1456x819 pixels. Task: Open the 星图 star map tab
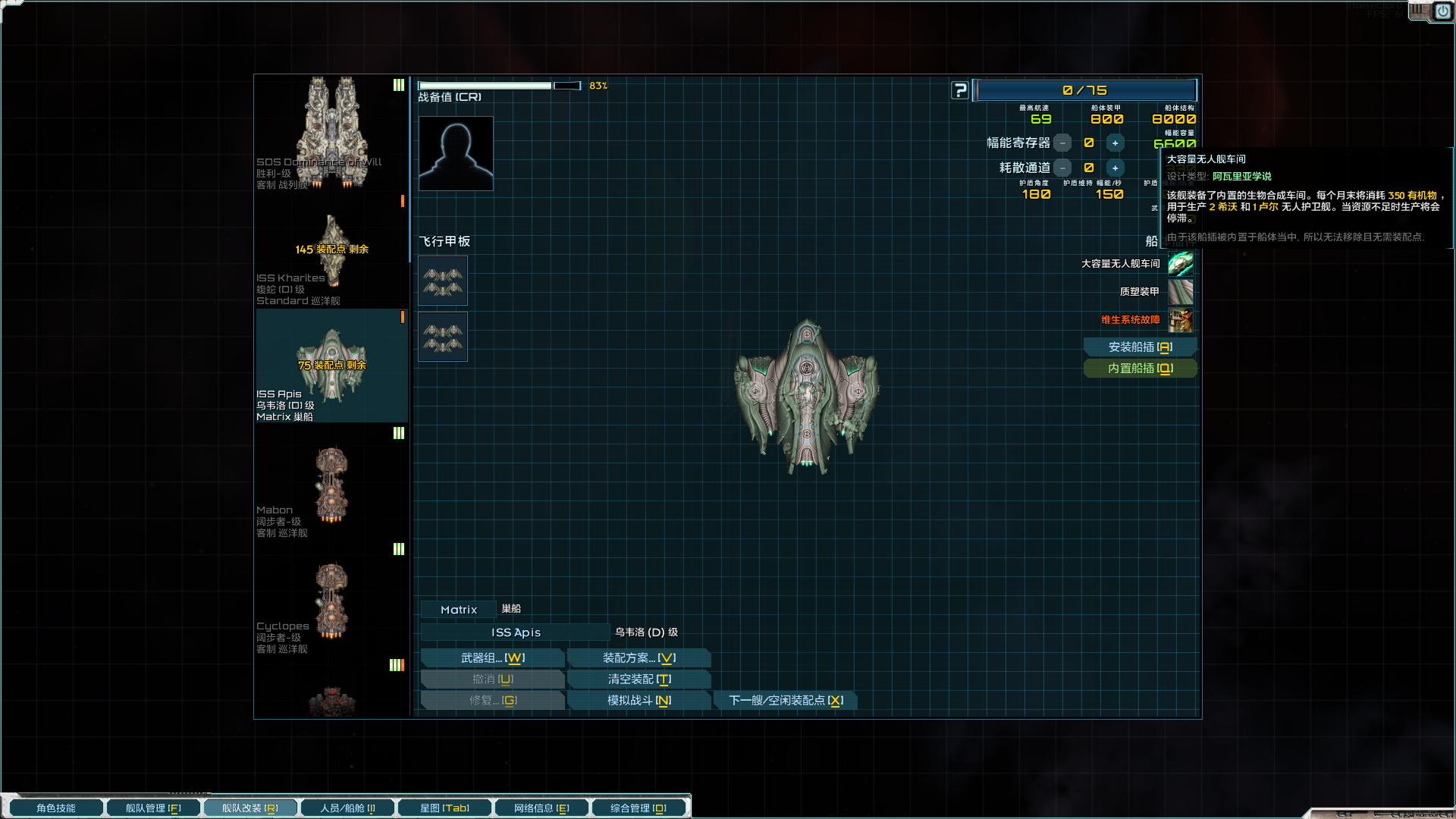(444, 808)
